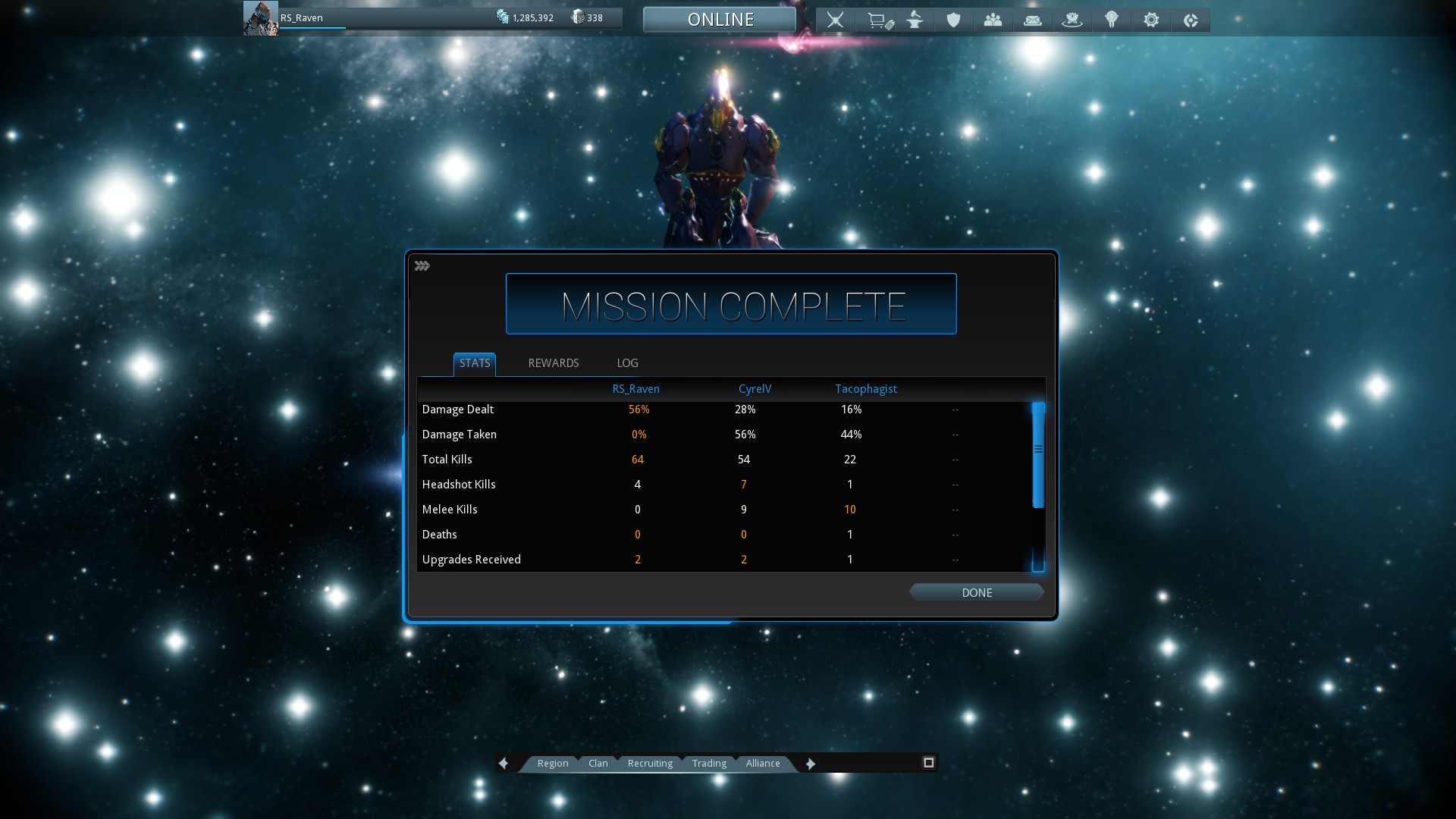The image size is (1456, 819).
Task: Open the gear settings icon
Action: tap(1151, 20)
